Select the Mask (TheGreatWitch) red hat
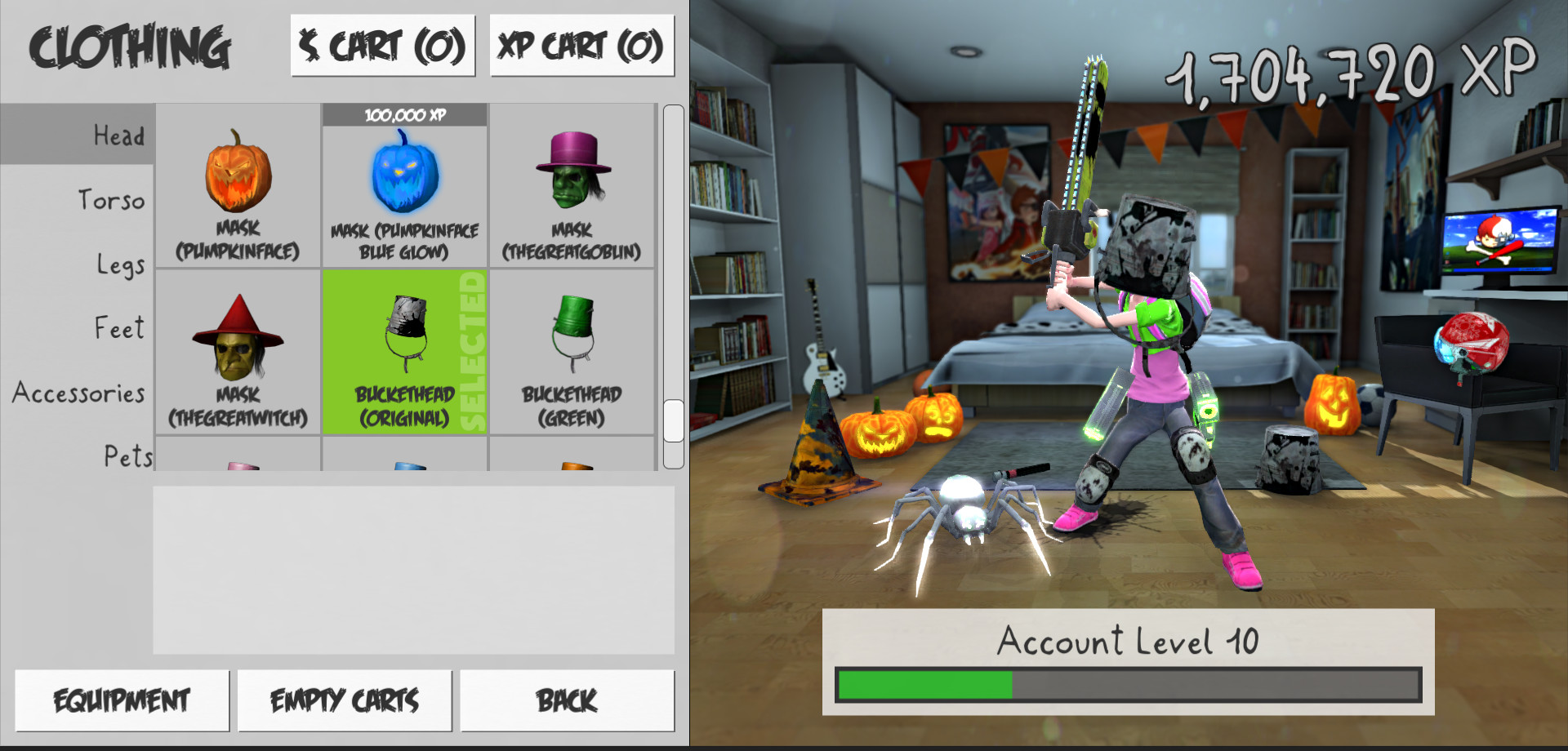Image resolution: width=1568 pixels, height=751 pixels. (237, 355)
